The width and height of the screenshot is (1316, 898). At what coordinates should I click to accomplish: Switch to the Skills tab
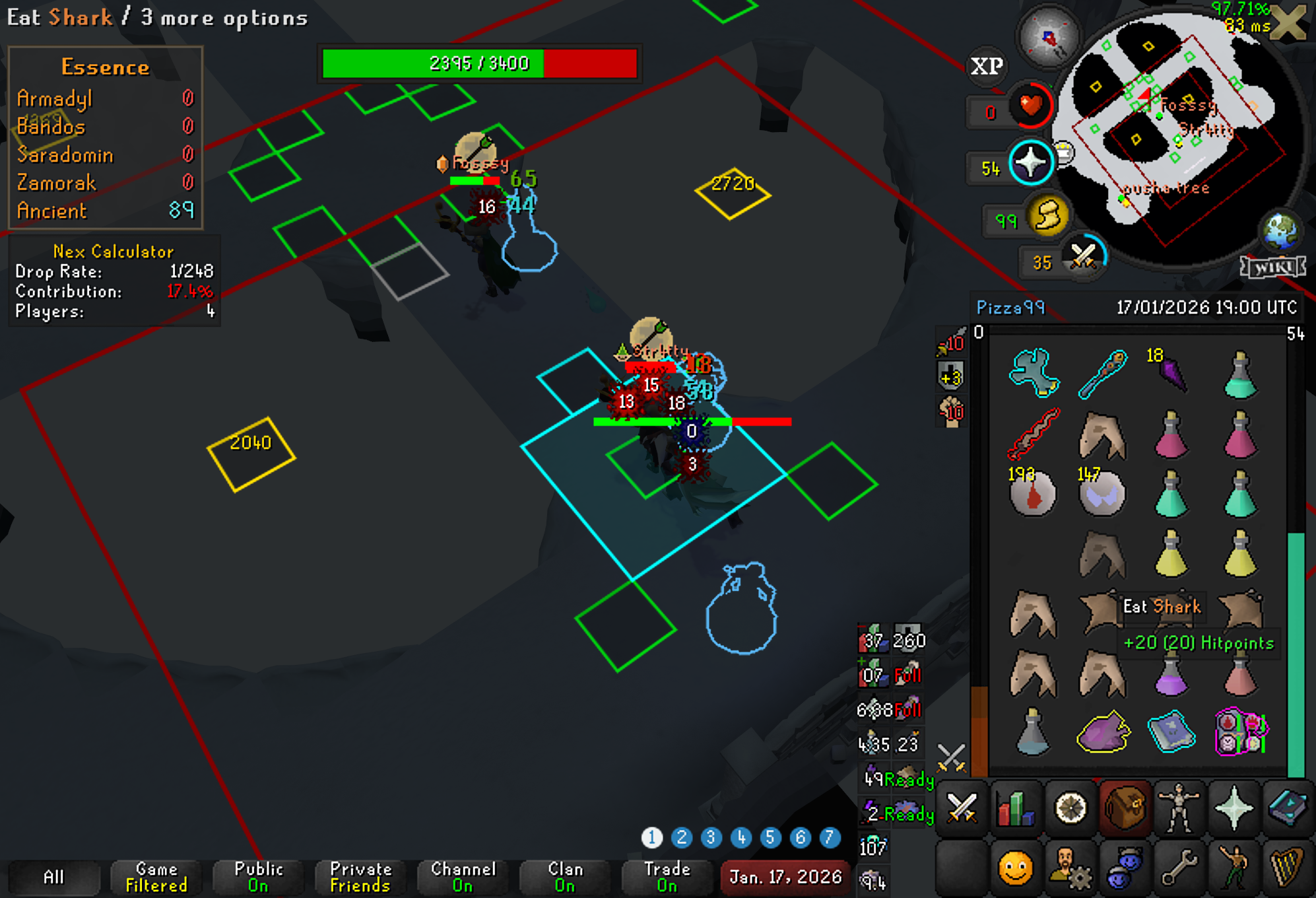[x=1016, y=808]
